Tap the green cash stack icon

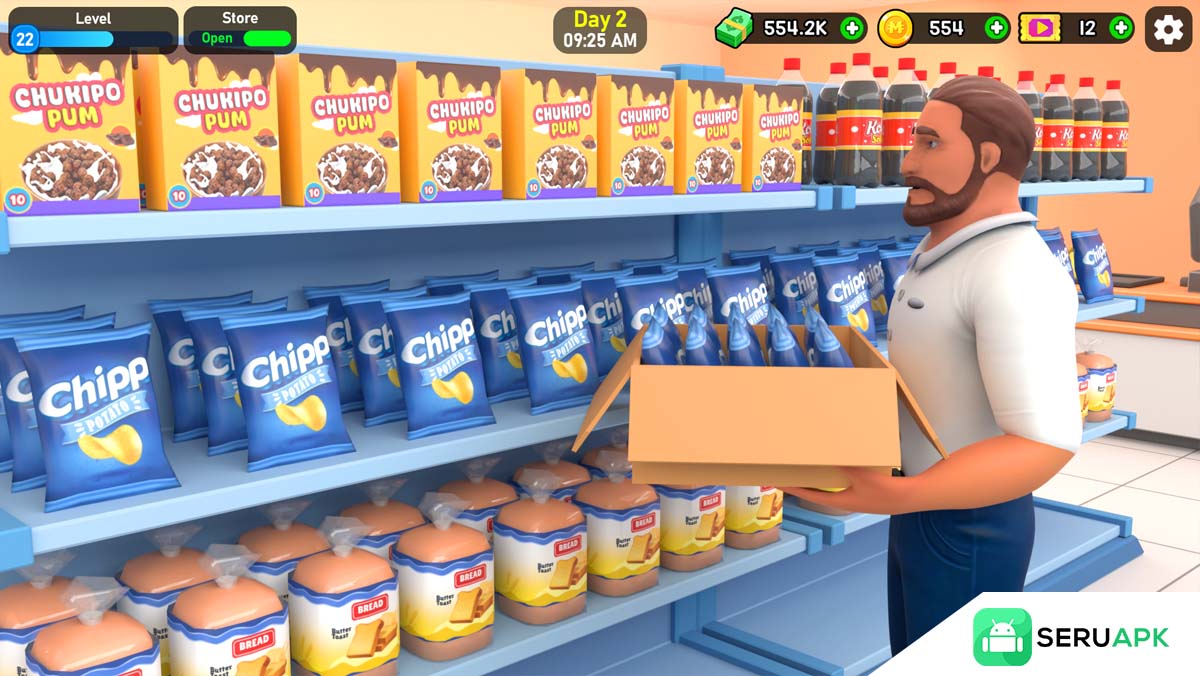coord(734,28)
